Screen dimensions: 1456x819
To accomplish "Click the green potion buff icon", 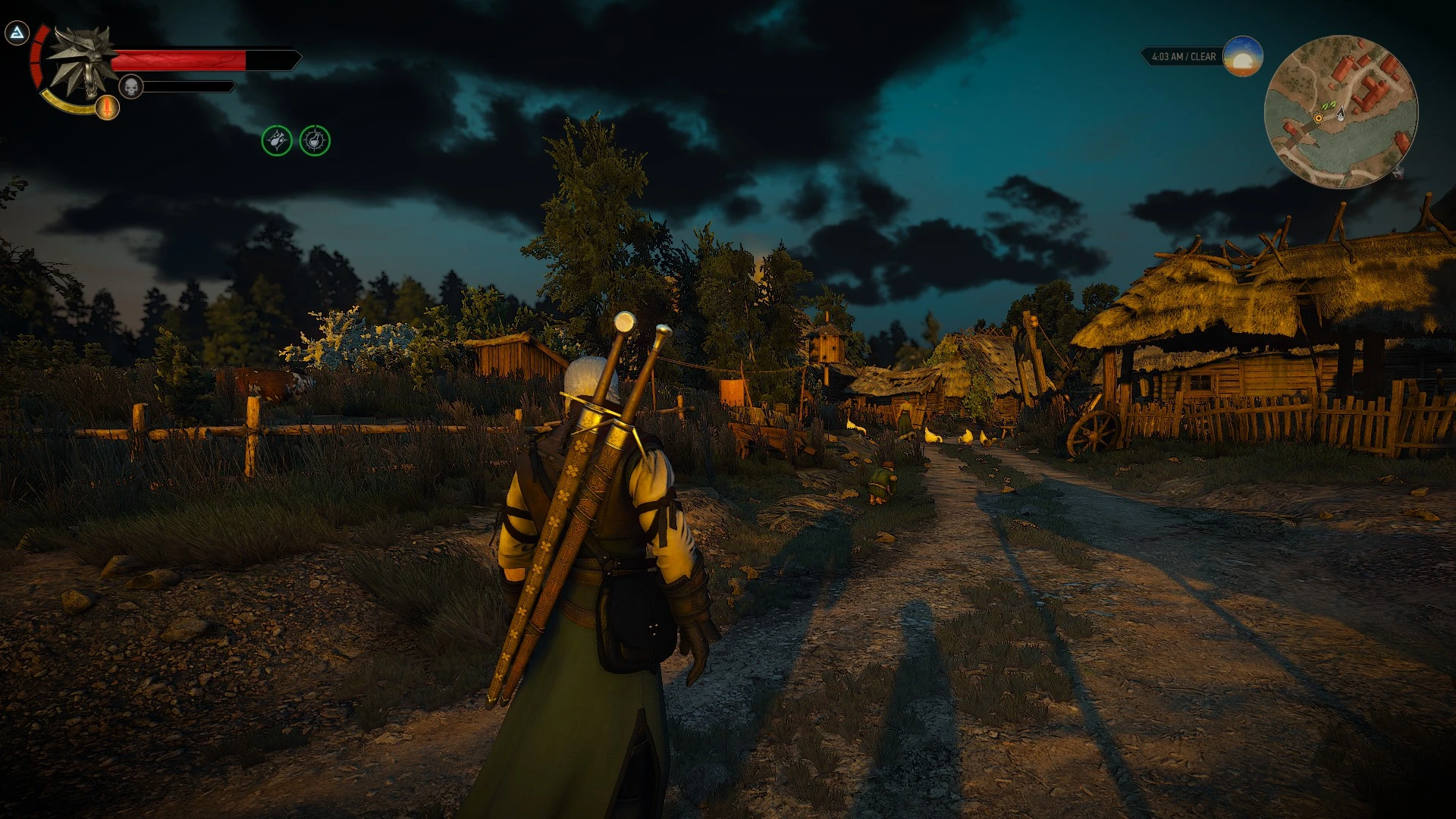I will 317,141.
